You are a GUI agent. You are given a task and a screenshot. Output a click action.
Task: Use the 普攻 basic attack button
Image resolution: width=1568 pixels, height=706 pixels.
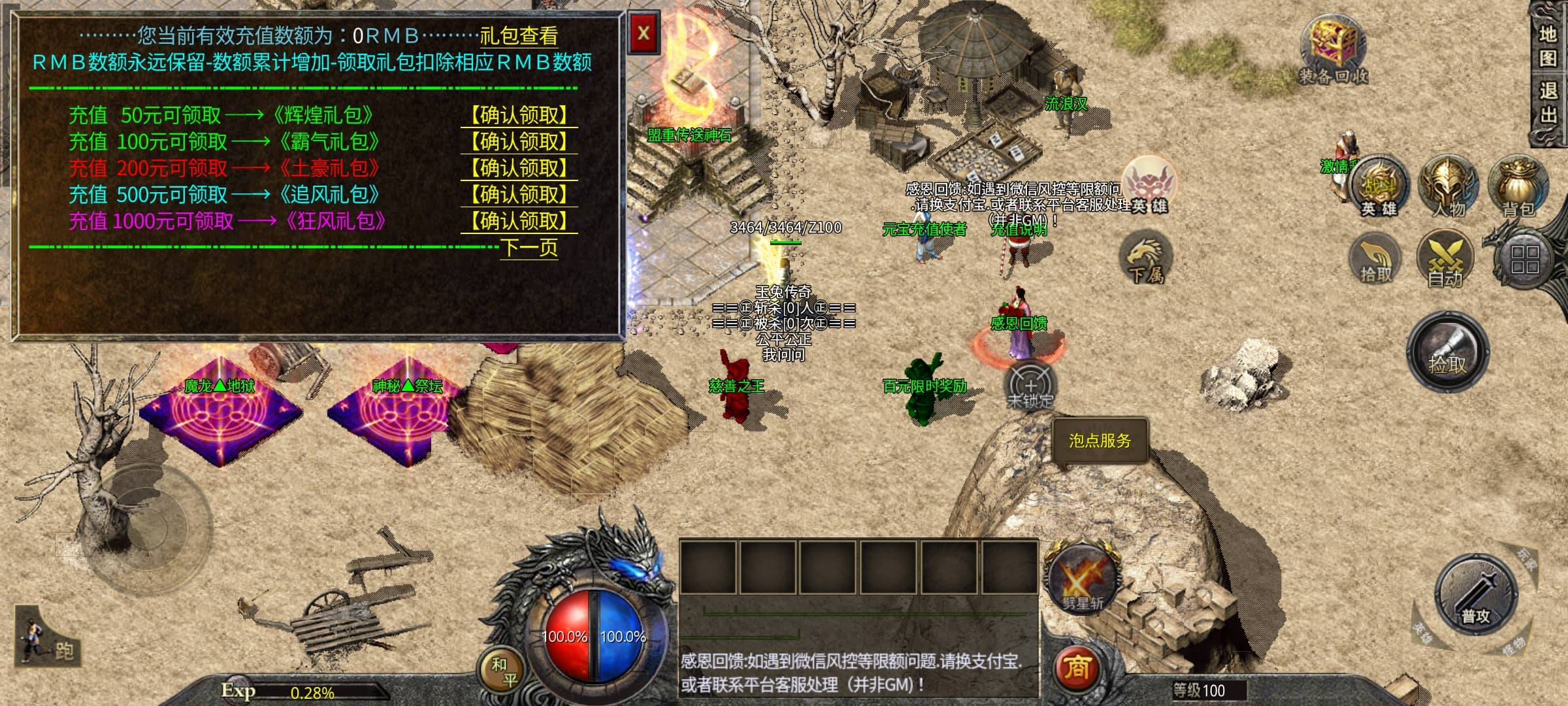pos(1476,595)
